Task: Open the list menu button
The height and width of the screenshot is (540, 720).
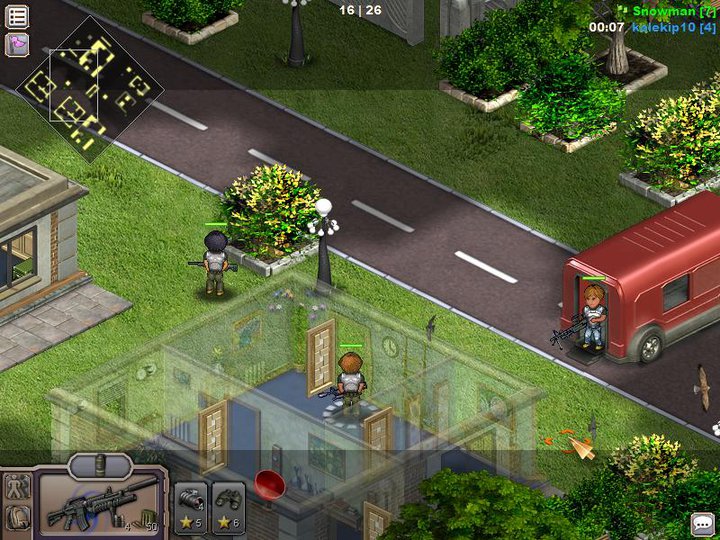Action: click(18, 17)
